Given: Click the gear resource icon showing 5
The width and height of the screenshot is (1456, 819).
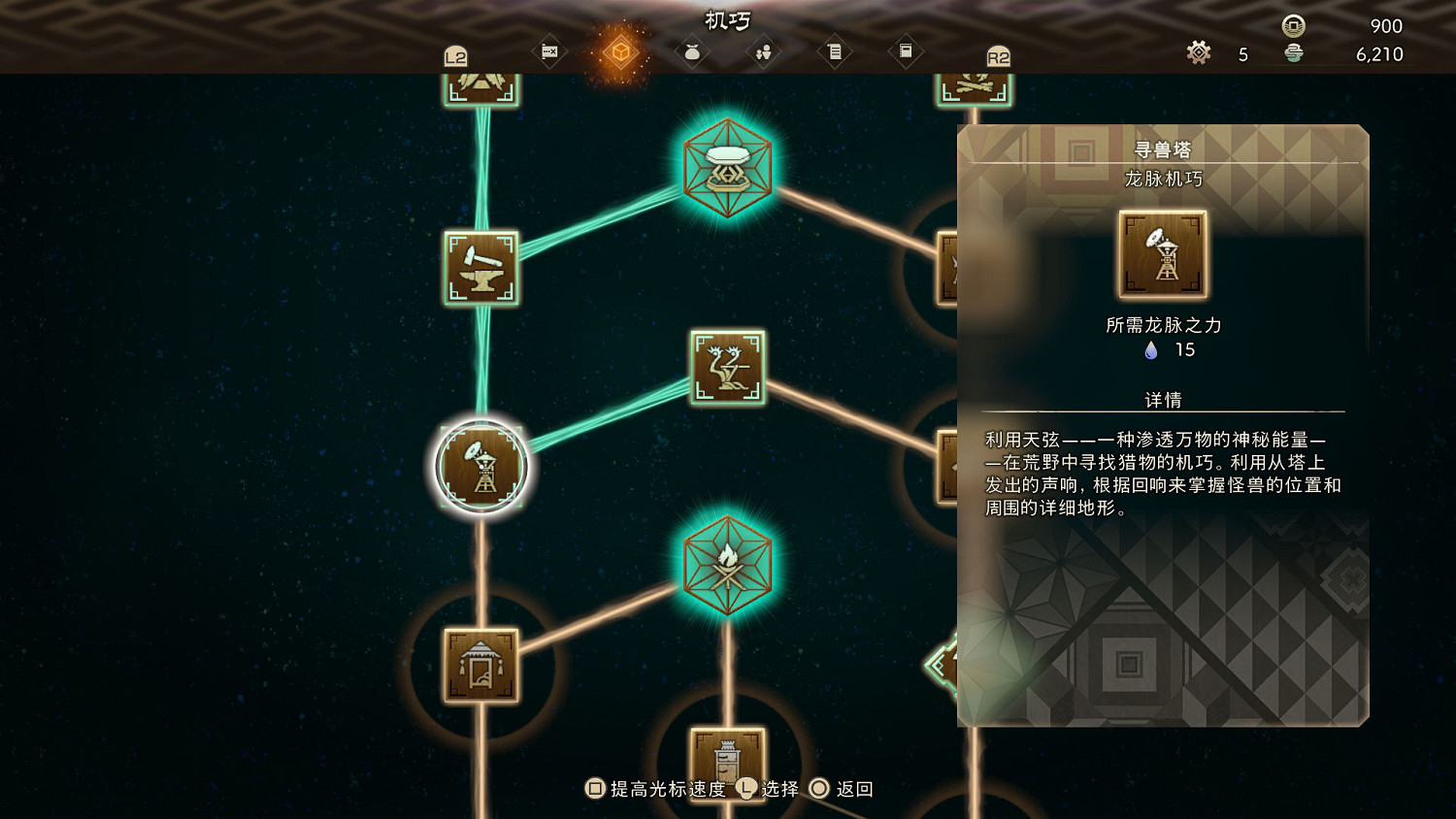Looking at the screenshot, I should coord(1199,54).
